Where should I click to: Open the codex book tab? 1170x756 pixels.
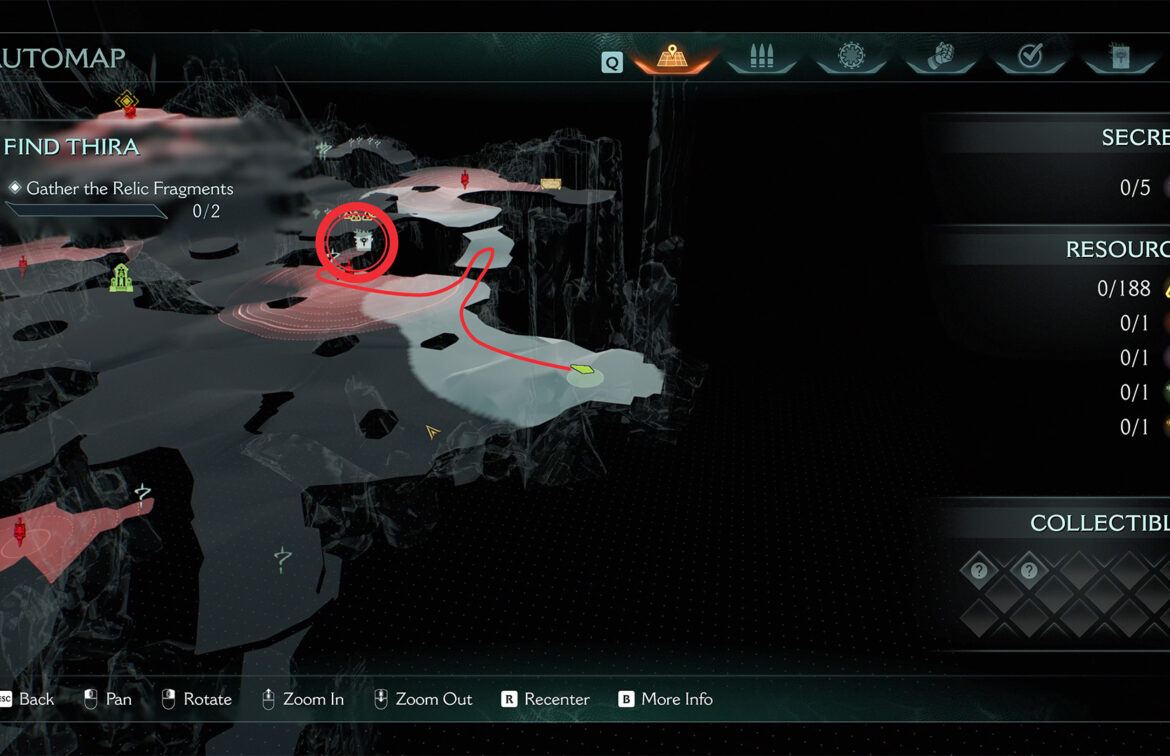1119,57
